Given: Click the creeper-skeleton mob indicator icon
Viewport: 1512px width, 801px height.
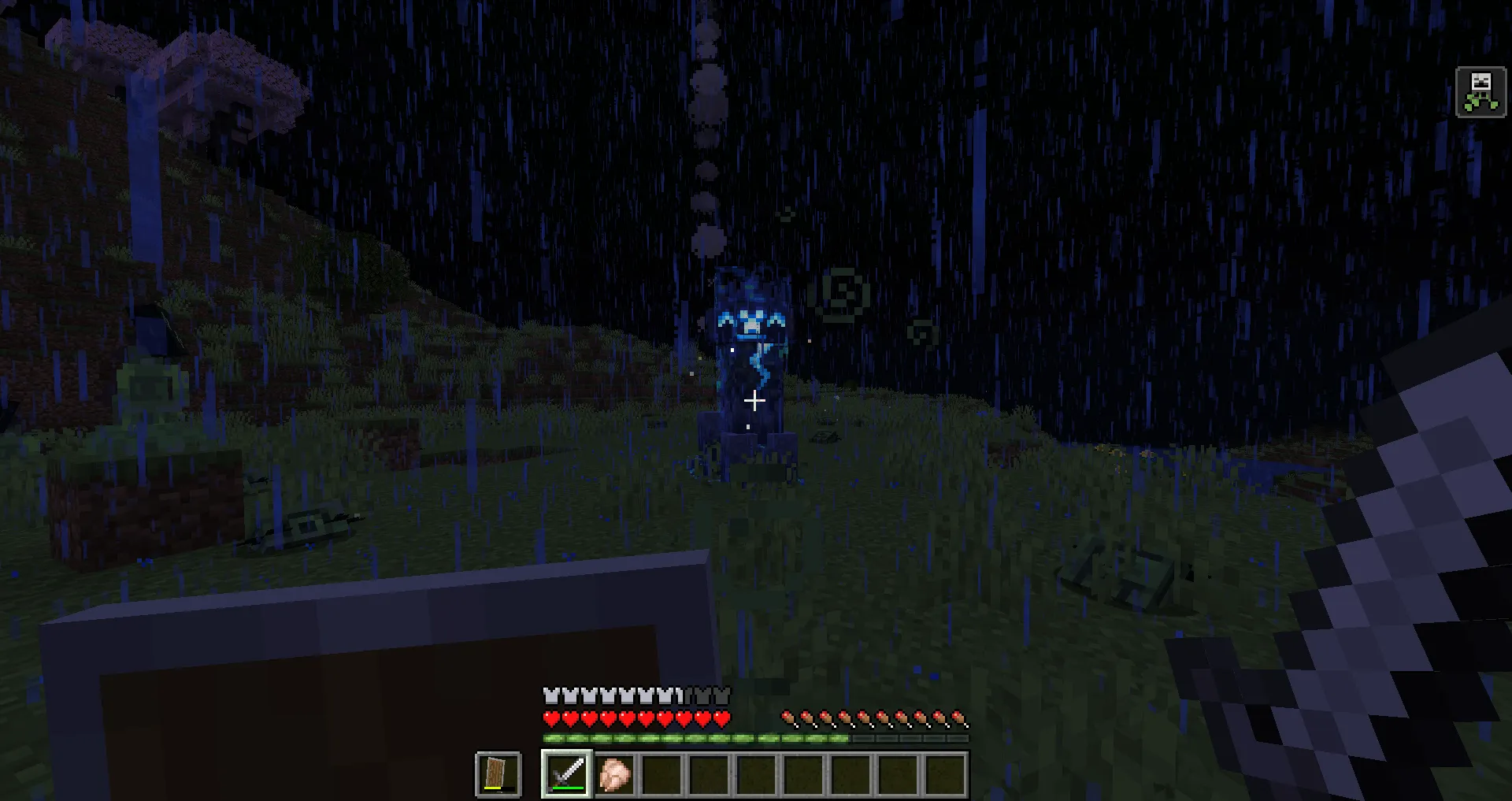Looking at the screenshot, I should (x=1480, y=92).
